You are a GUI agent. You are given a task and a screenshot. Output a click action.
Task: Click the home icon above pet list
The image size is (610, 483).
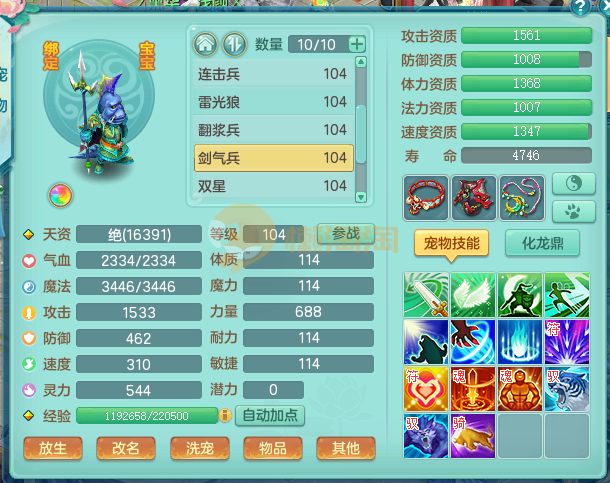pyautogui.click(x=205, y=45)
